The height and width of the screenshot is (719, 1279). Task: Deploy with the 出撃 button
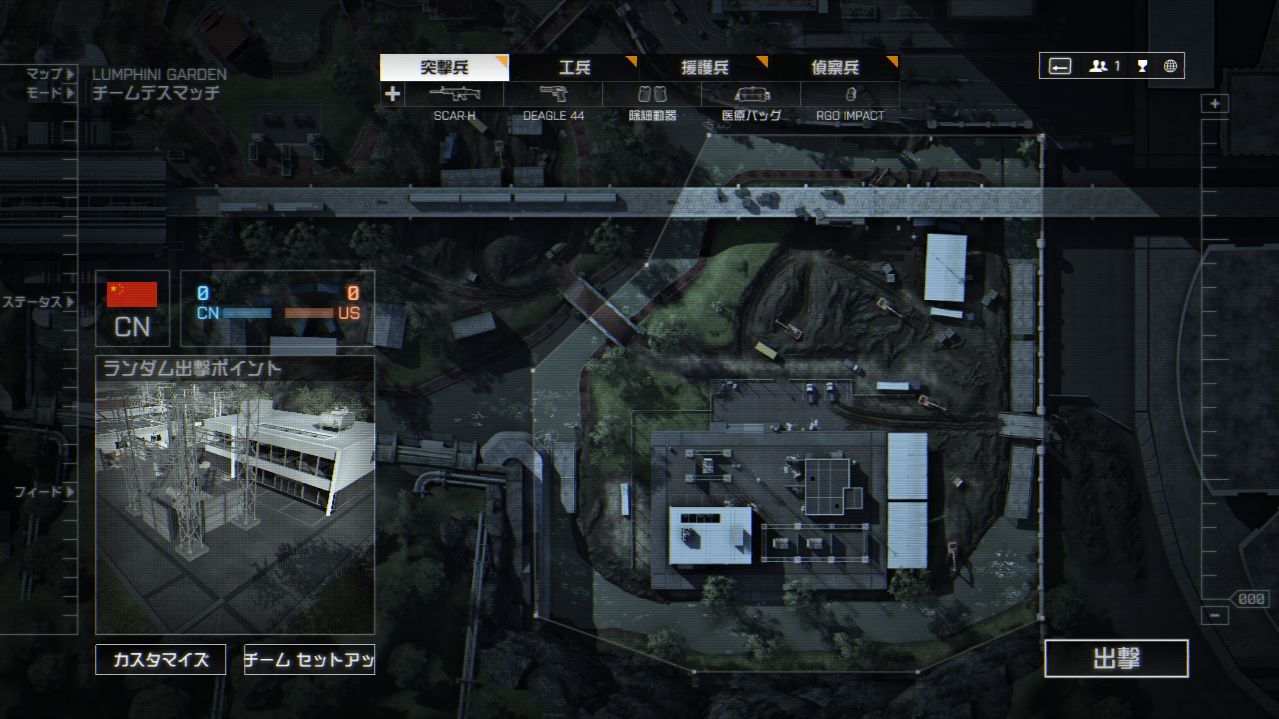(x=1116, y=659)
